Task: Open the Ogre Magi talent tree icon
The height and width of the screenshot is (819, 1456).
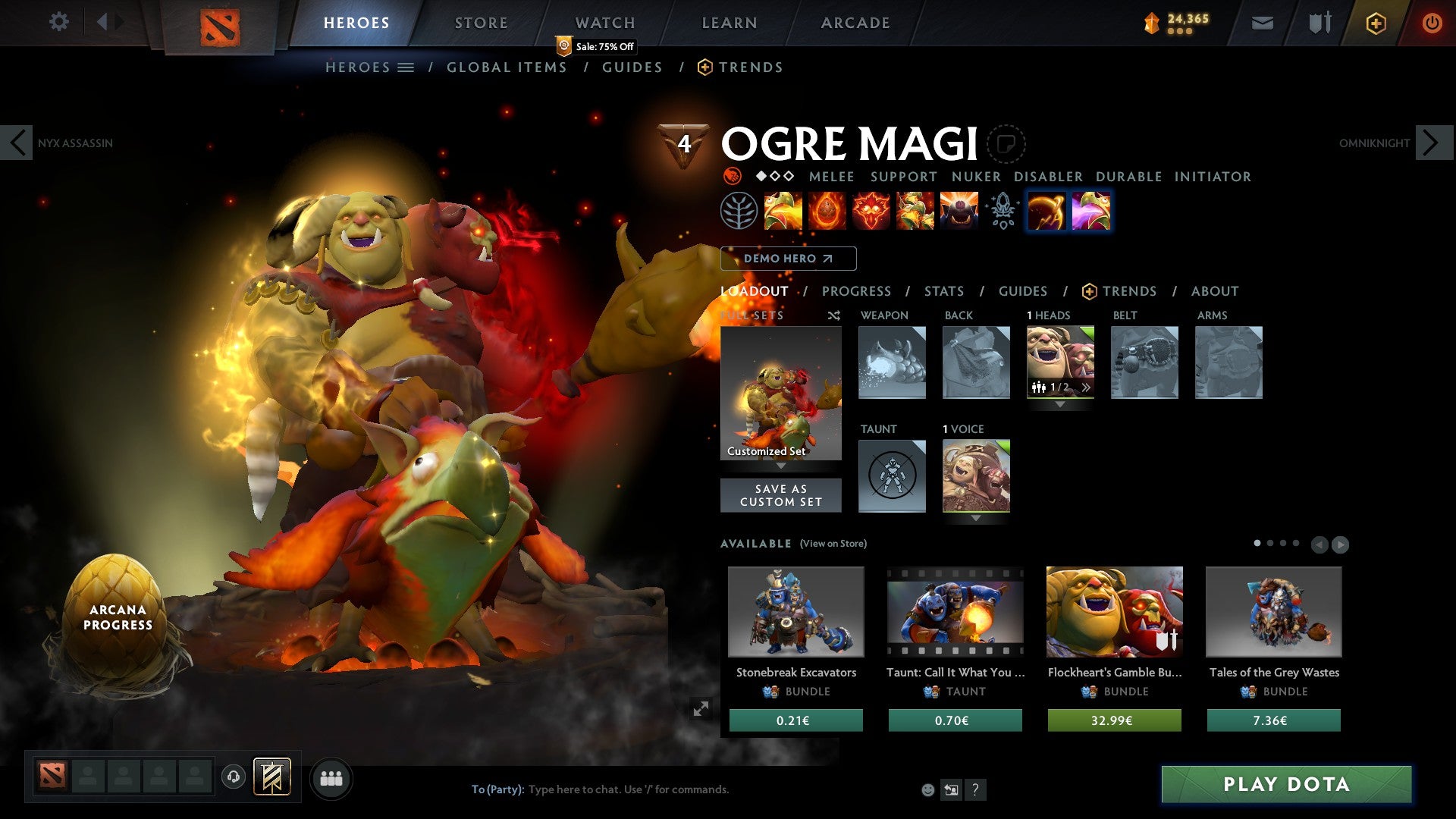Action: point(738,211)
